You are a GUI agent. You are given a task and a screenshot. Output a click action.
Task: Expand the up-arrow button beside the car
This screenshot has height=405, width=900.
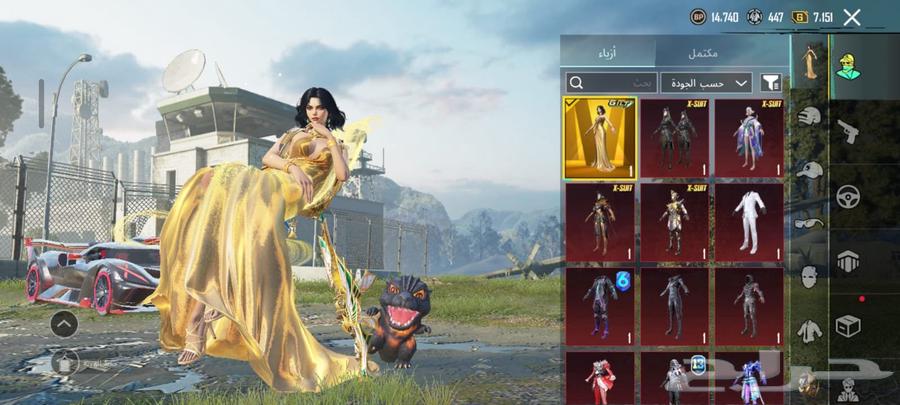tap(64, 323)
